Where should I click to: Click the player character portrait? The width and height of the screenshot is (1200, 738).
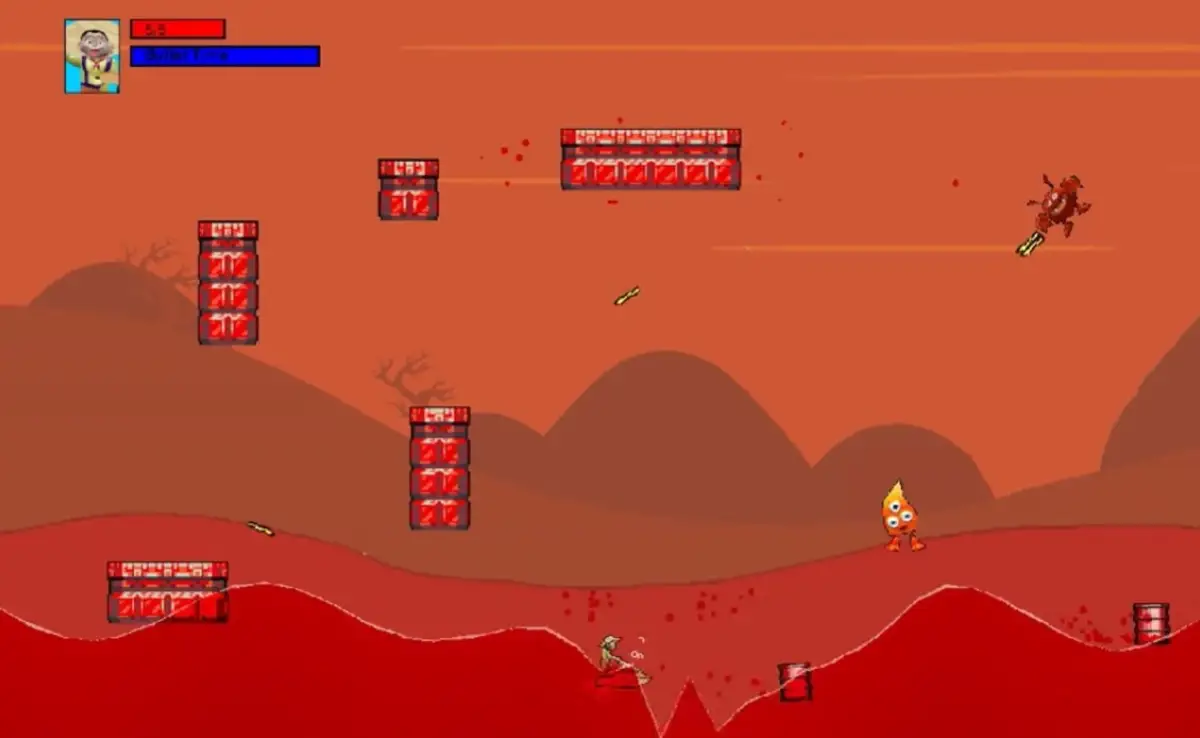pyautogui.click(x=92, y=56)
